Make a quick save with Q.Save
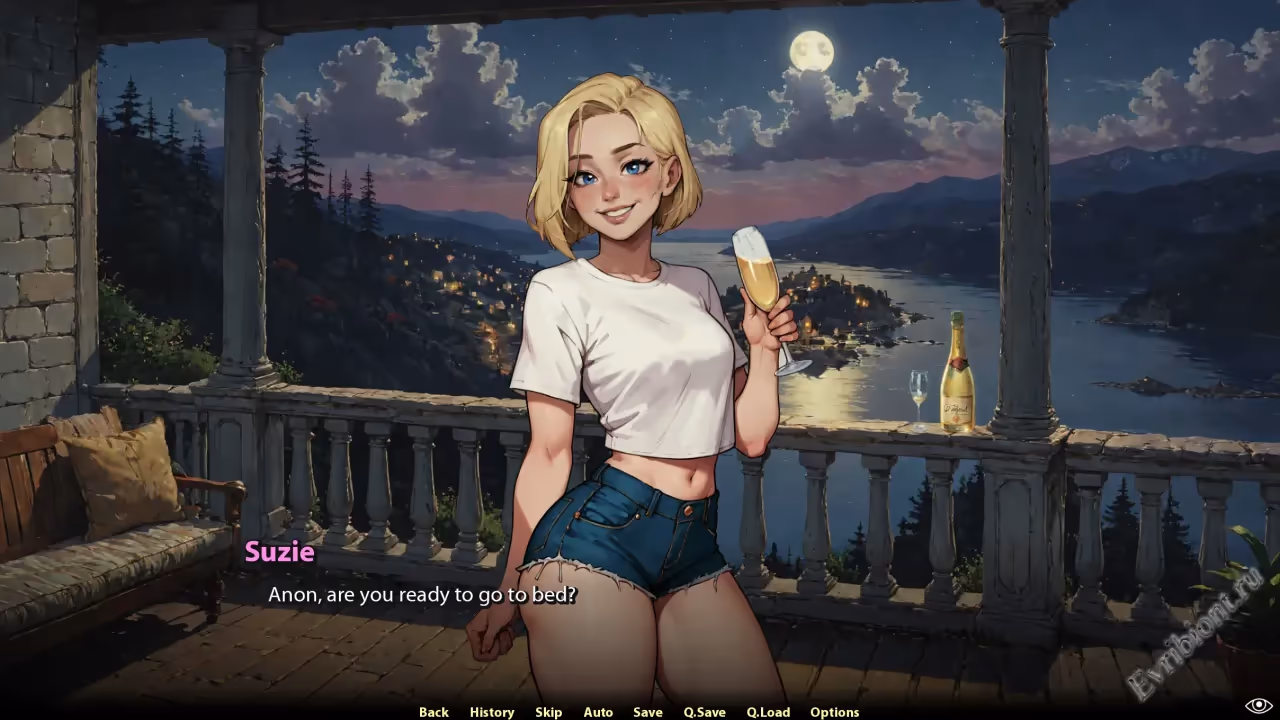Viewport: 1280px width, 720px height. pyautogui.click(x=705, y=712)
